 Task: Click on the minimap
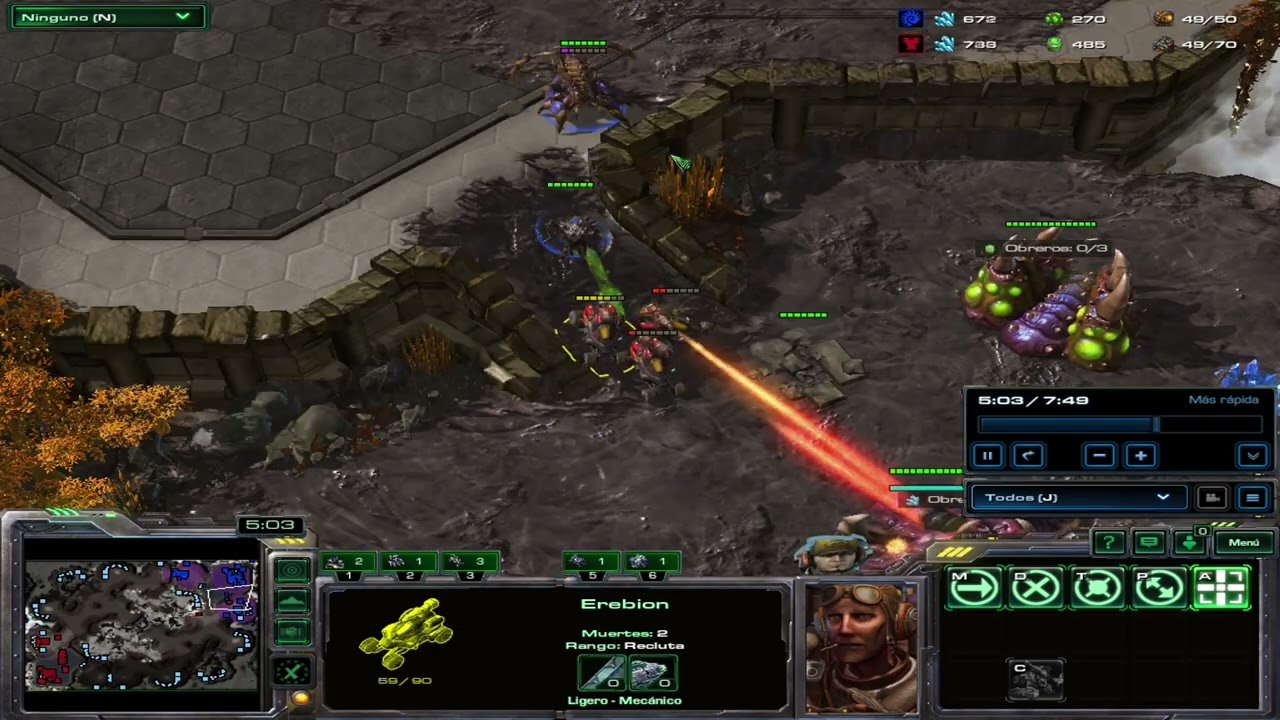pos(140,622)
